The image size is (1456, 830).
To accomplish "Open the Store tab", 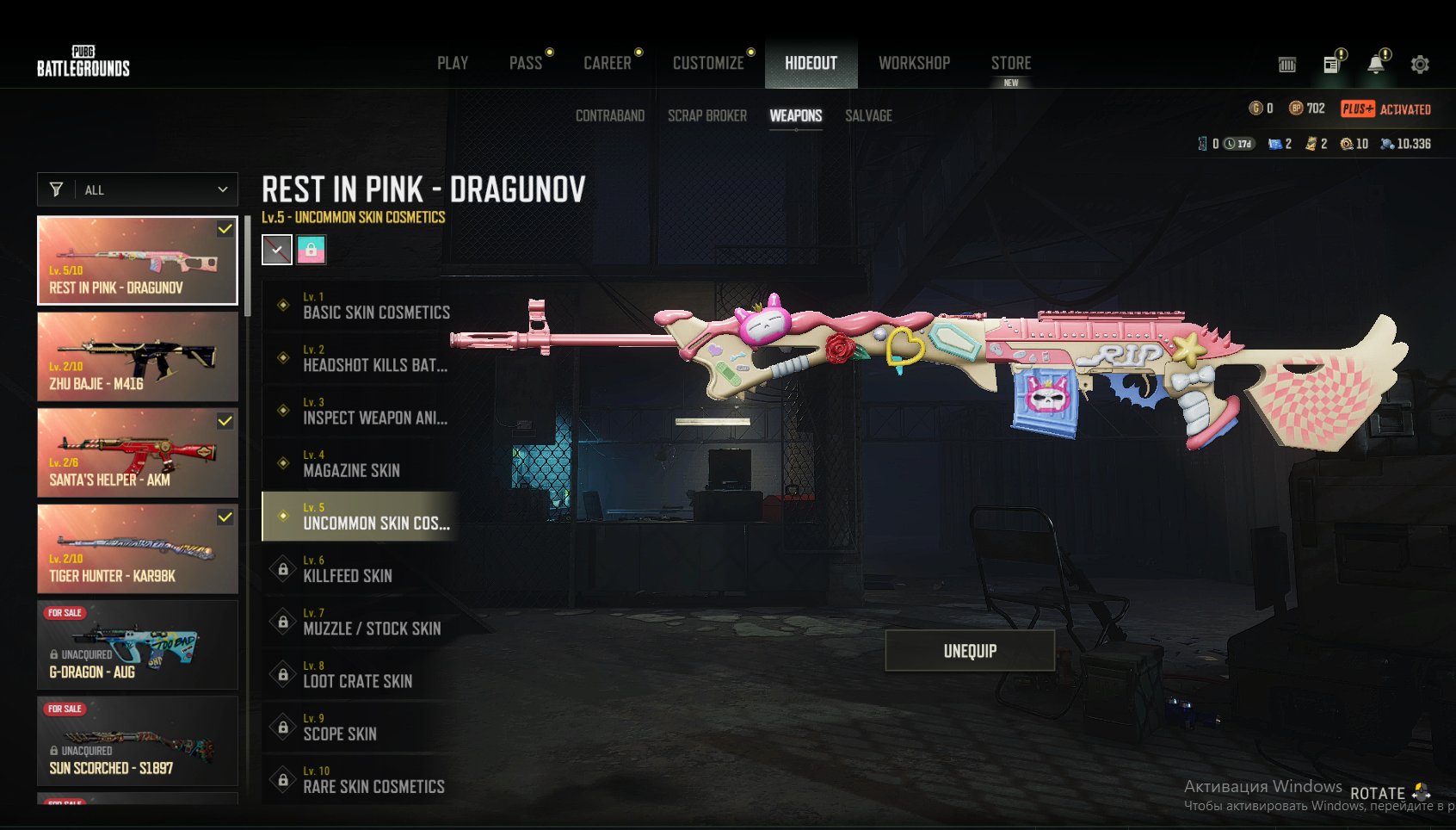I will tap(1011, 63).
